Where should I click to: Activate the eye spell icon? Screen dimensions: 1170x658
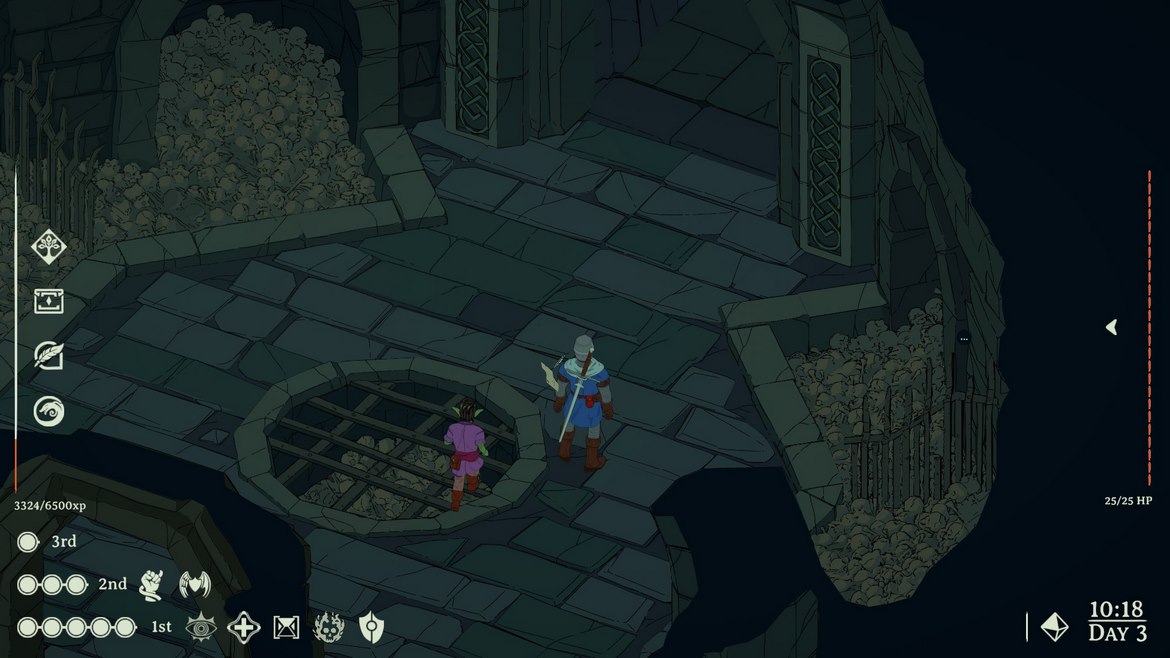point(201,627)
